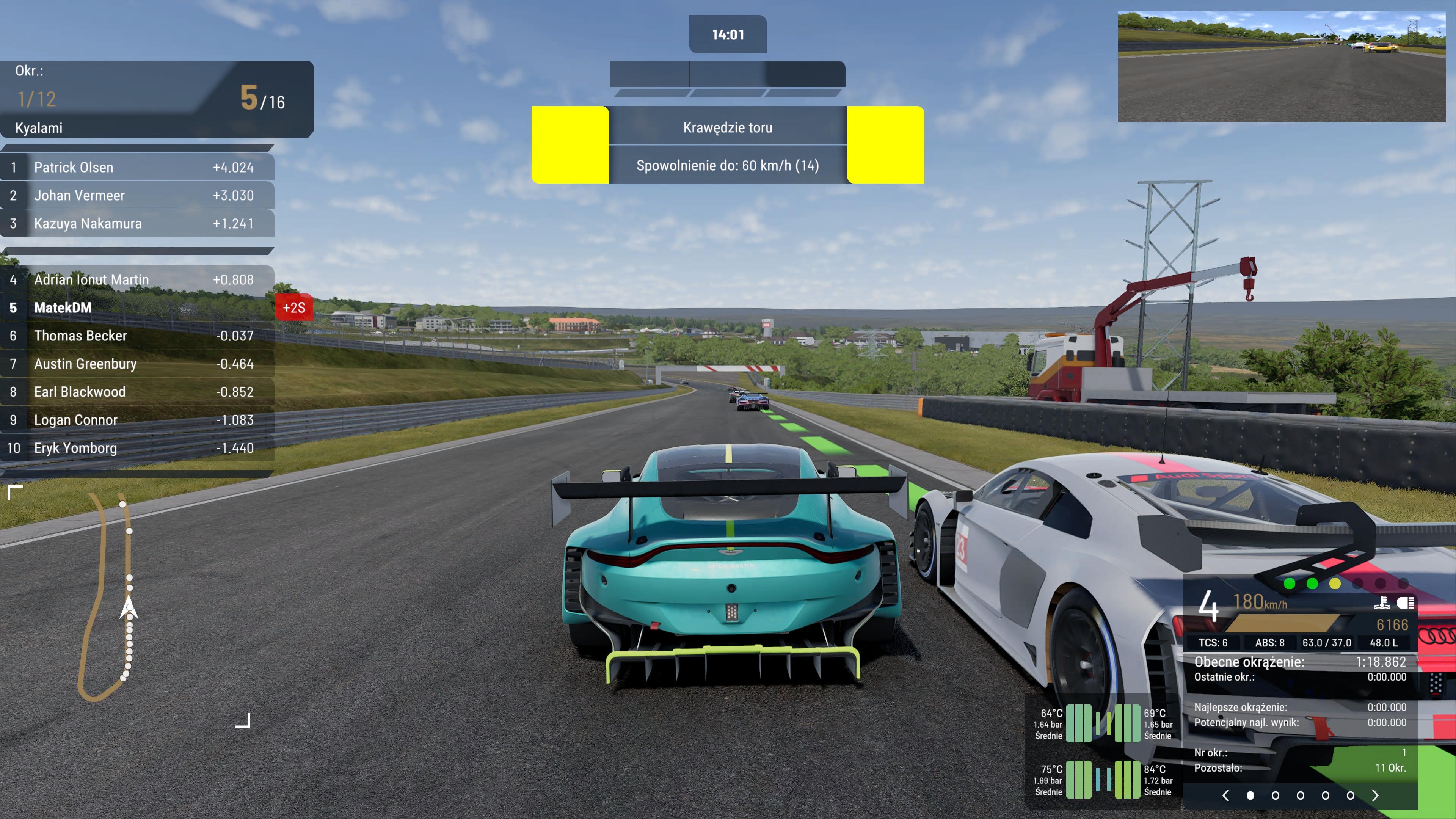
Task: Select Patrick Olsen in the standings
Action: [137, 167]
